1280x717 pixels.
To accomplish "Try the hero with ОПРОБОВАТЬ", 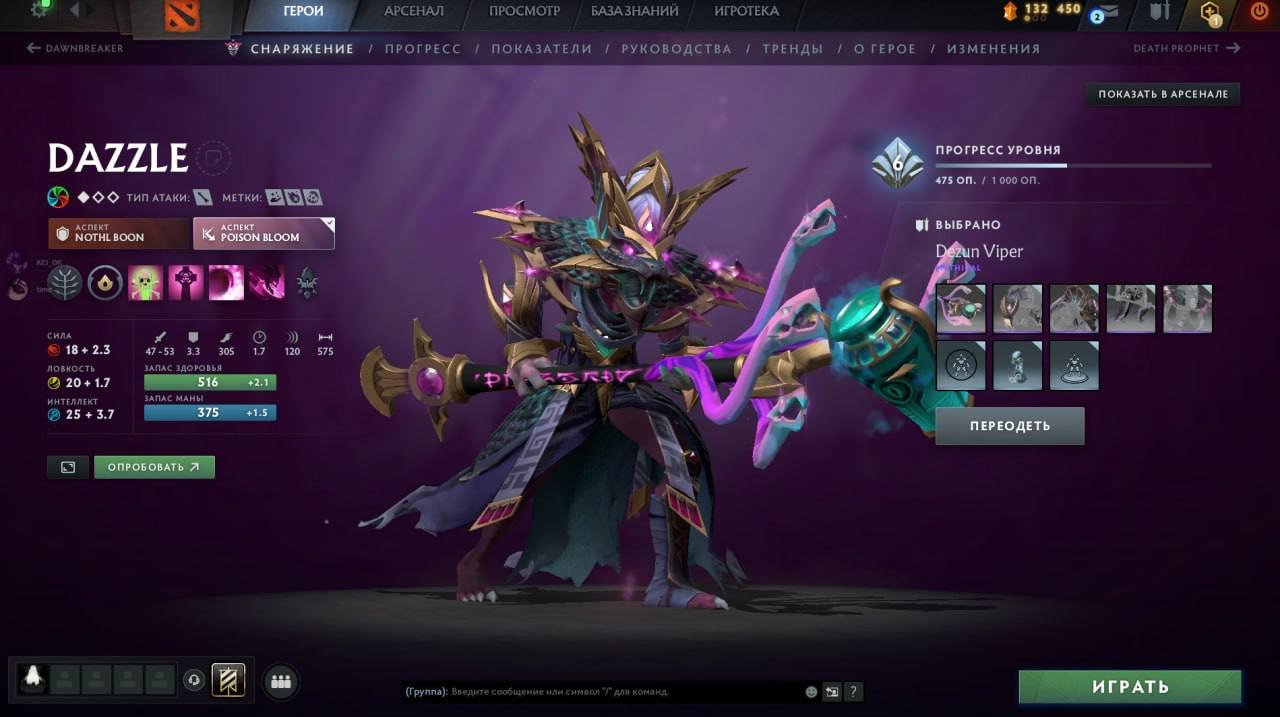I will click(x=154, y=467).
